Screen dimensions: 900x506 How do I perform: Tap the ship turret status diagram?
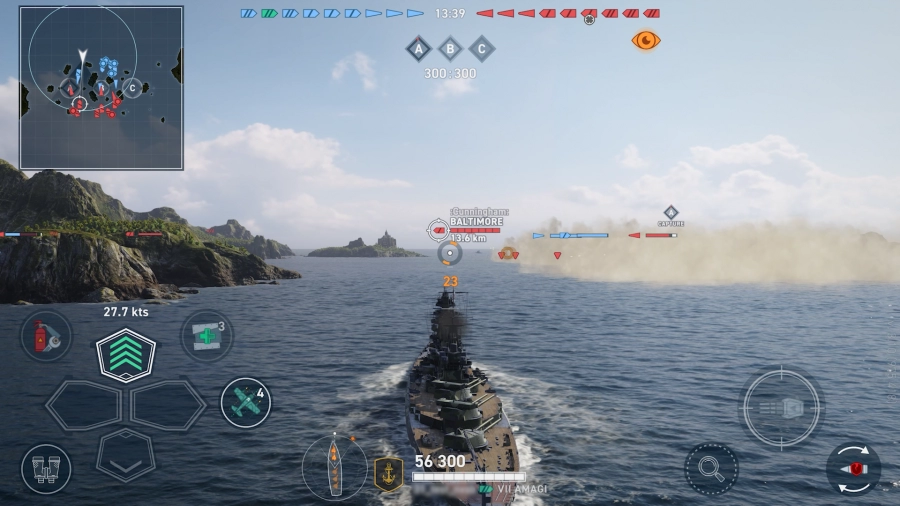[x=334, y=467]
